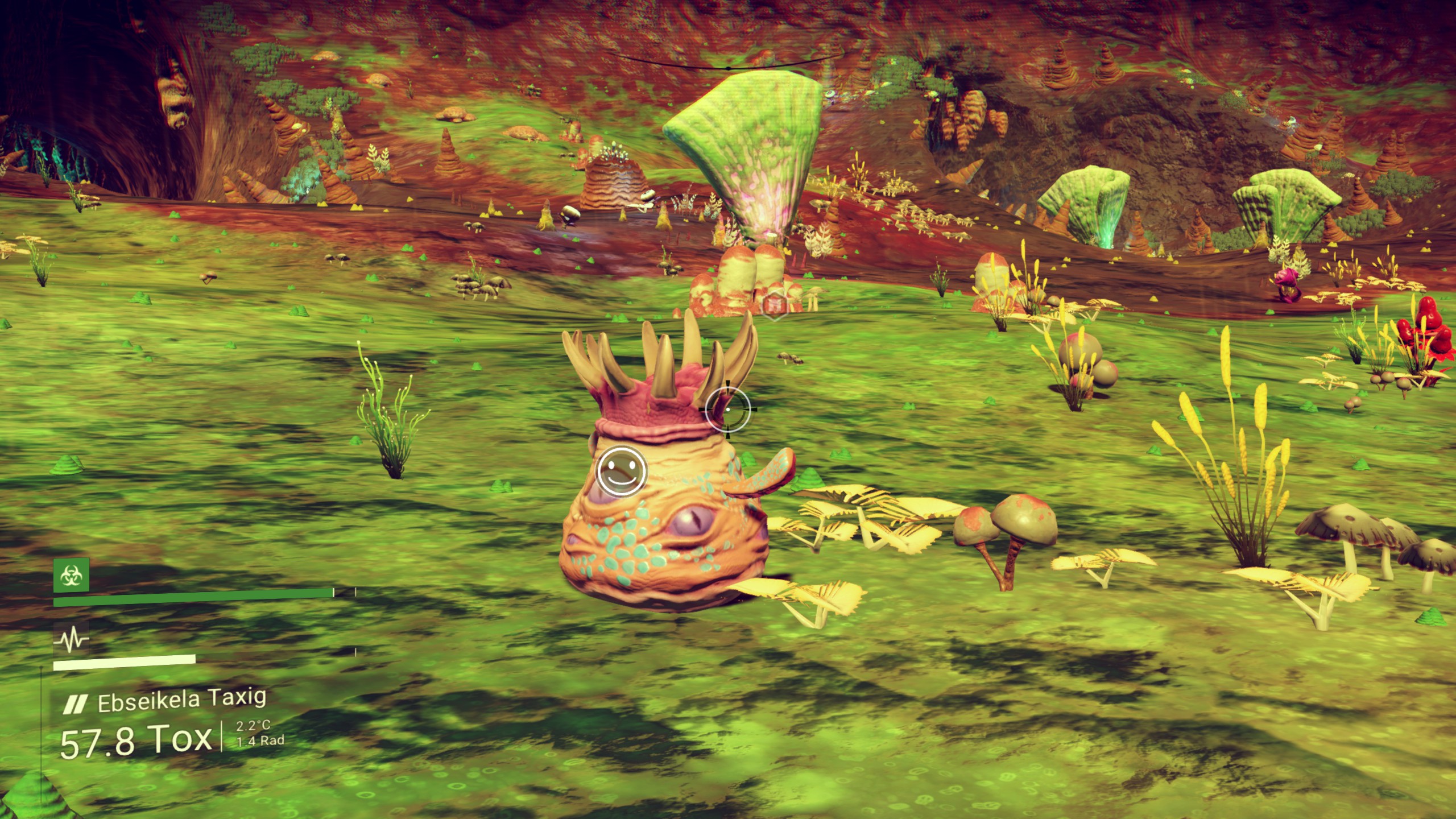The height and width of the screenshot is (819, 1456).
Task: Select the red hexagonal waypoint marker
Action: pos(774,305)
